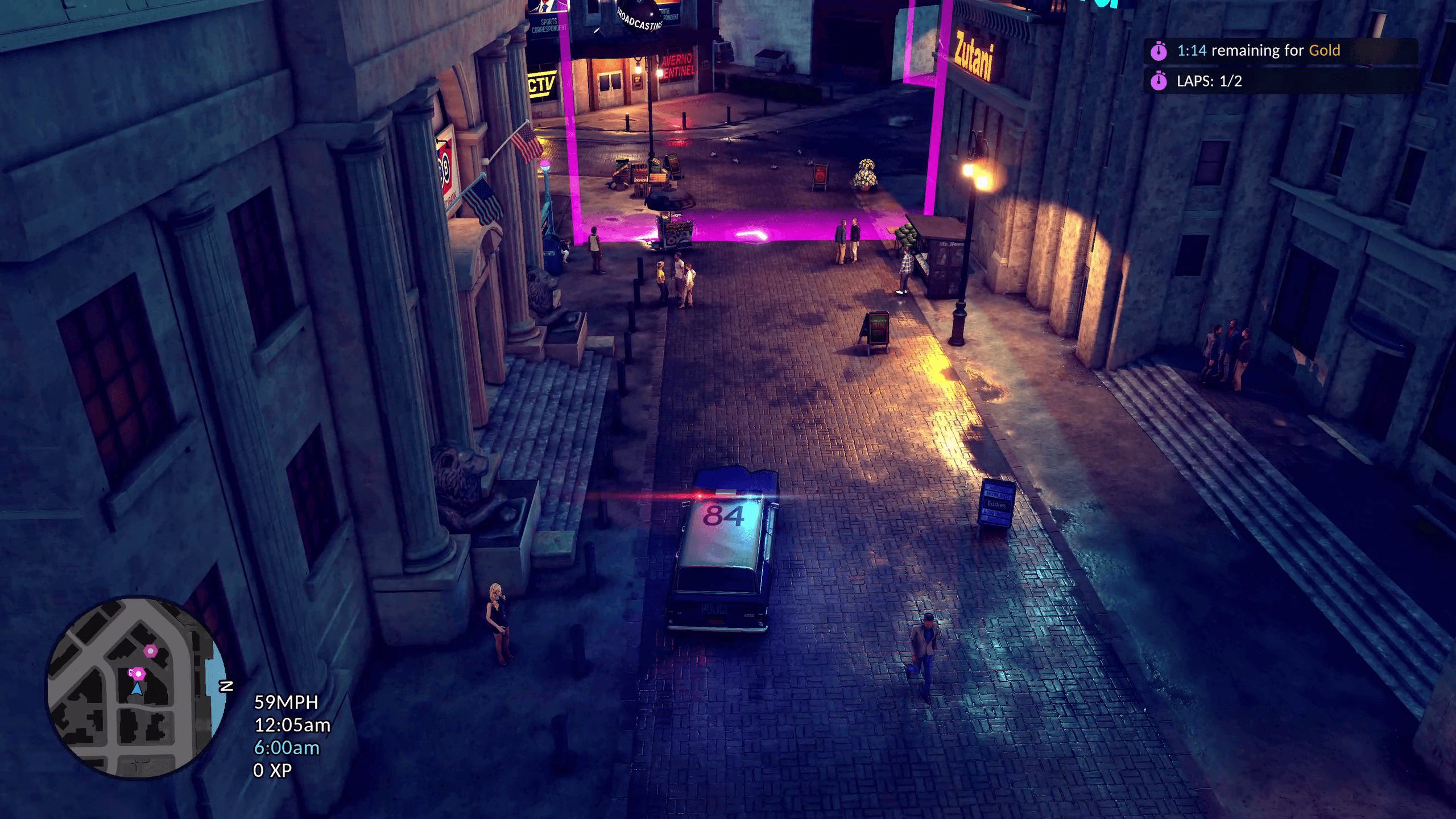The width and height of the screenshot is (1456, 819).
Task: Click the Averno Sentinel neon sign
Action: coord(679,66)
